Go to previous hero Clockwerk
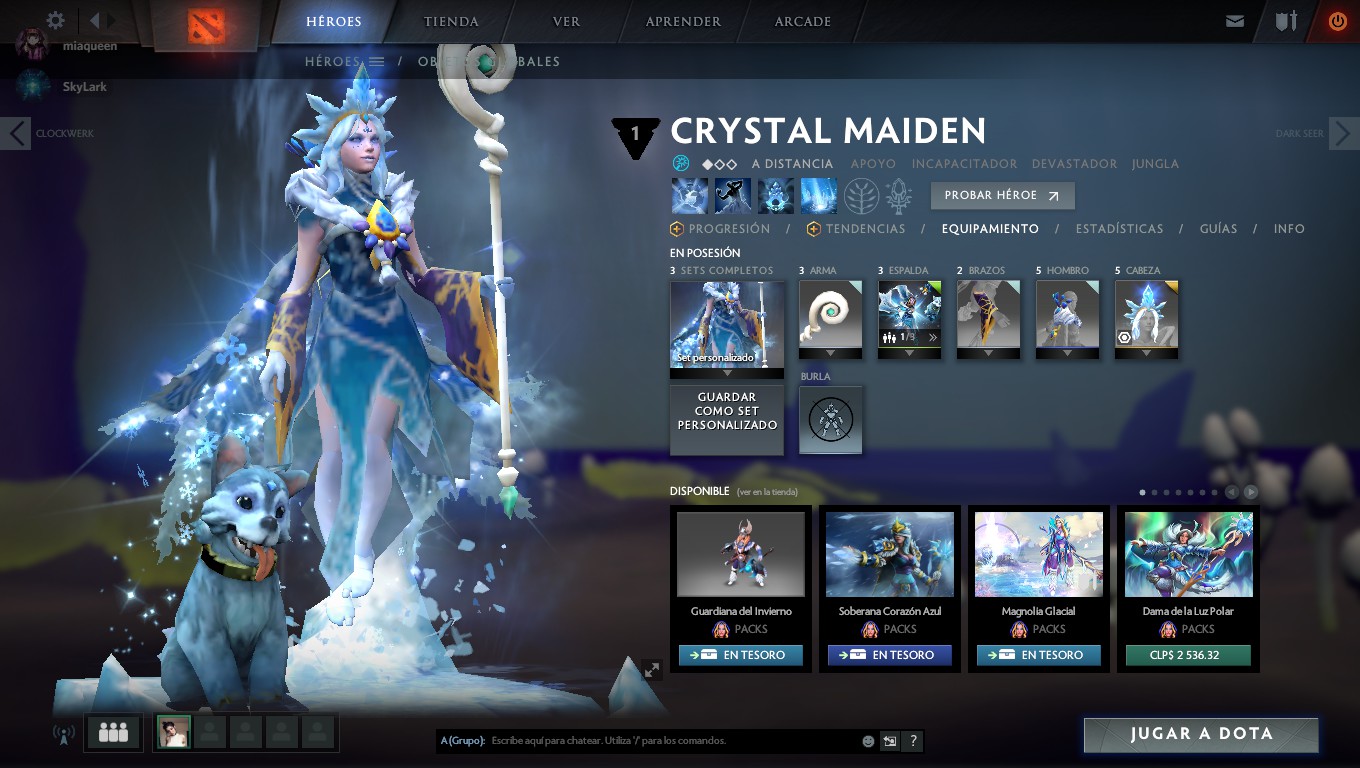The width and height of the screenshot is (1360, 768). 16,133
